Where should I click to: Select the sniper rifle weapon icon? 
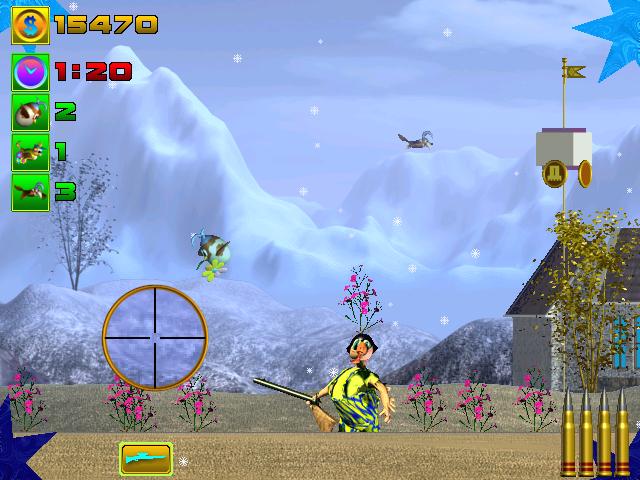[x=146, y=458]
